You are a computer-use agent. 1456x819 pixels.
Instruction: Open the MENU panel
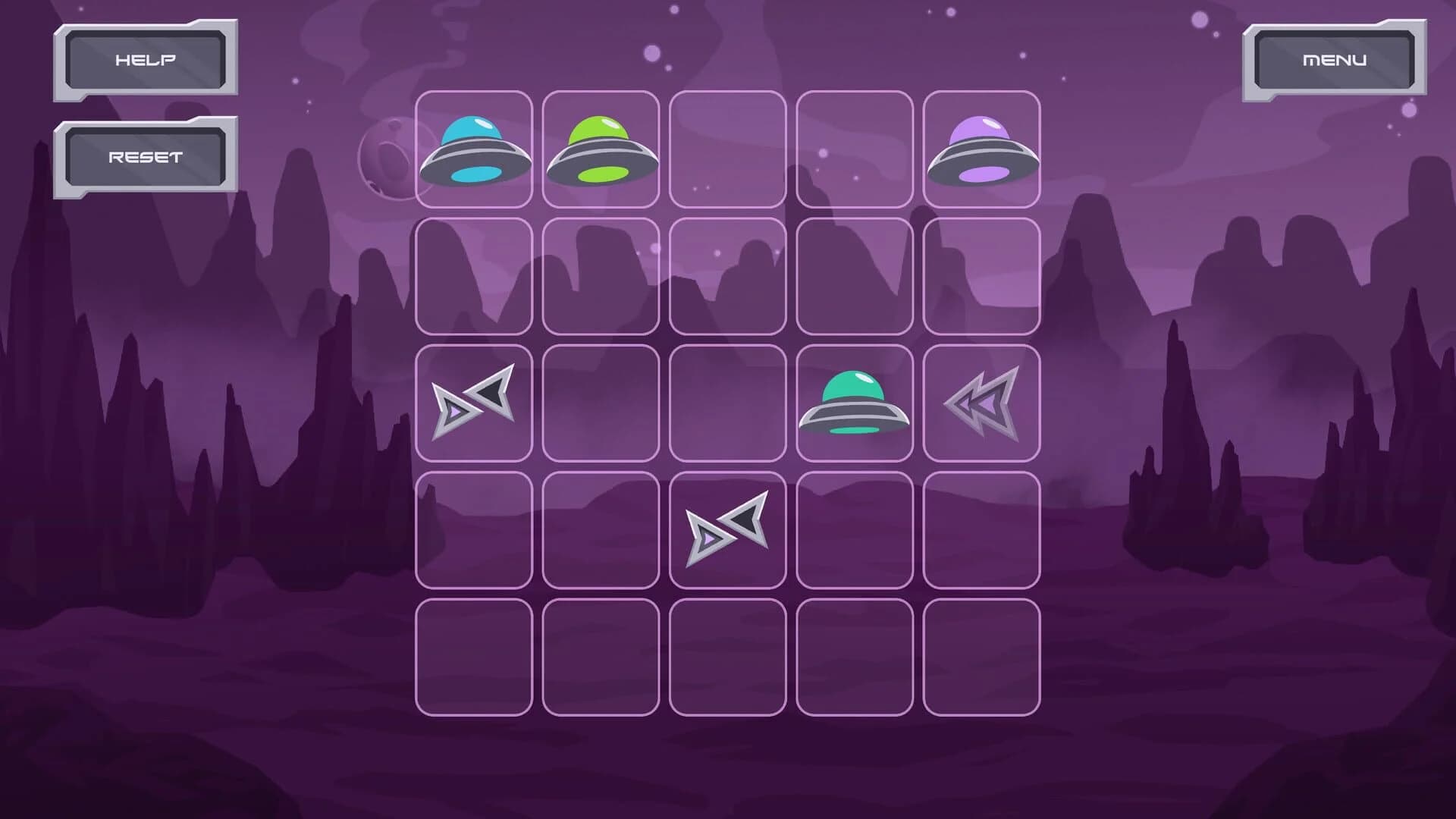click(x=1336, y=58)
